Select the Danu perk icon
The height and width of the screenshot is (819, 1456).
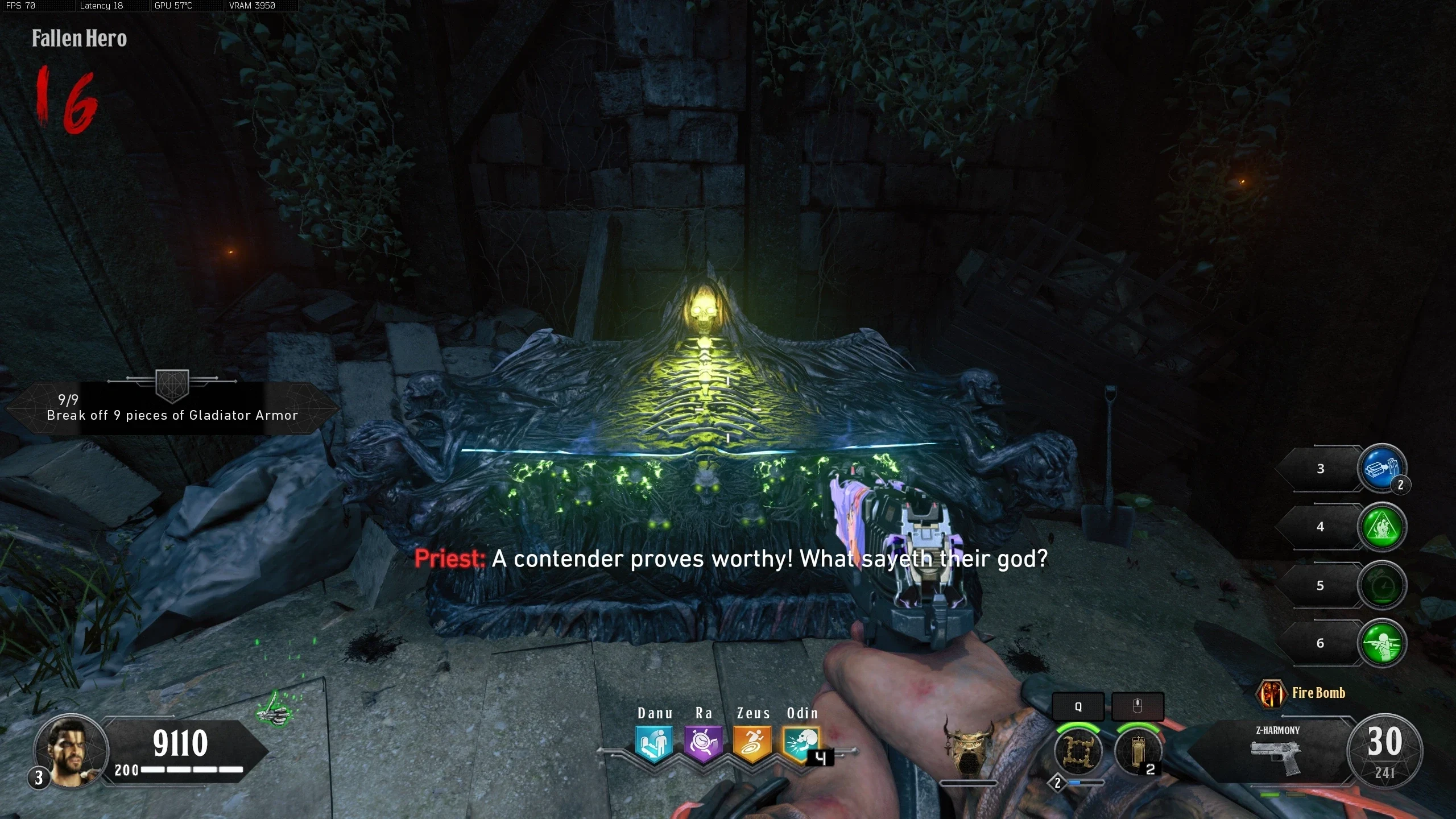tap(654, 744)
